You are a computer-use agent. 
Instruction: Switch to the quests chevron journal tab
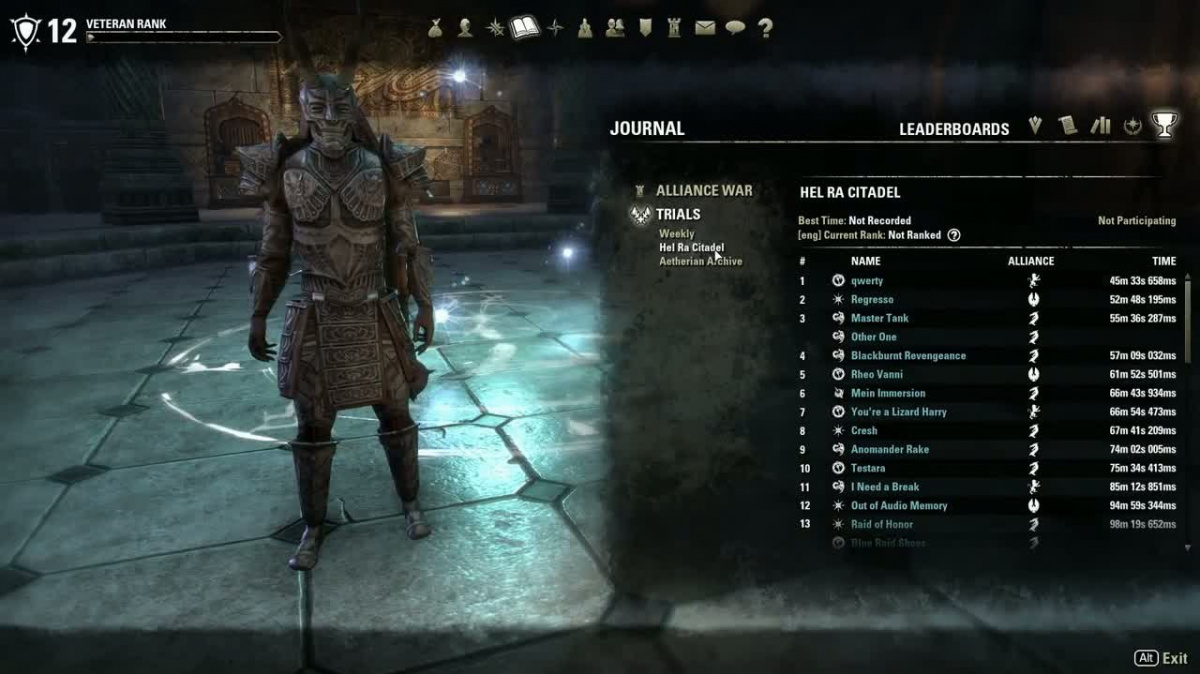coord(1036,126)
